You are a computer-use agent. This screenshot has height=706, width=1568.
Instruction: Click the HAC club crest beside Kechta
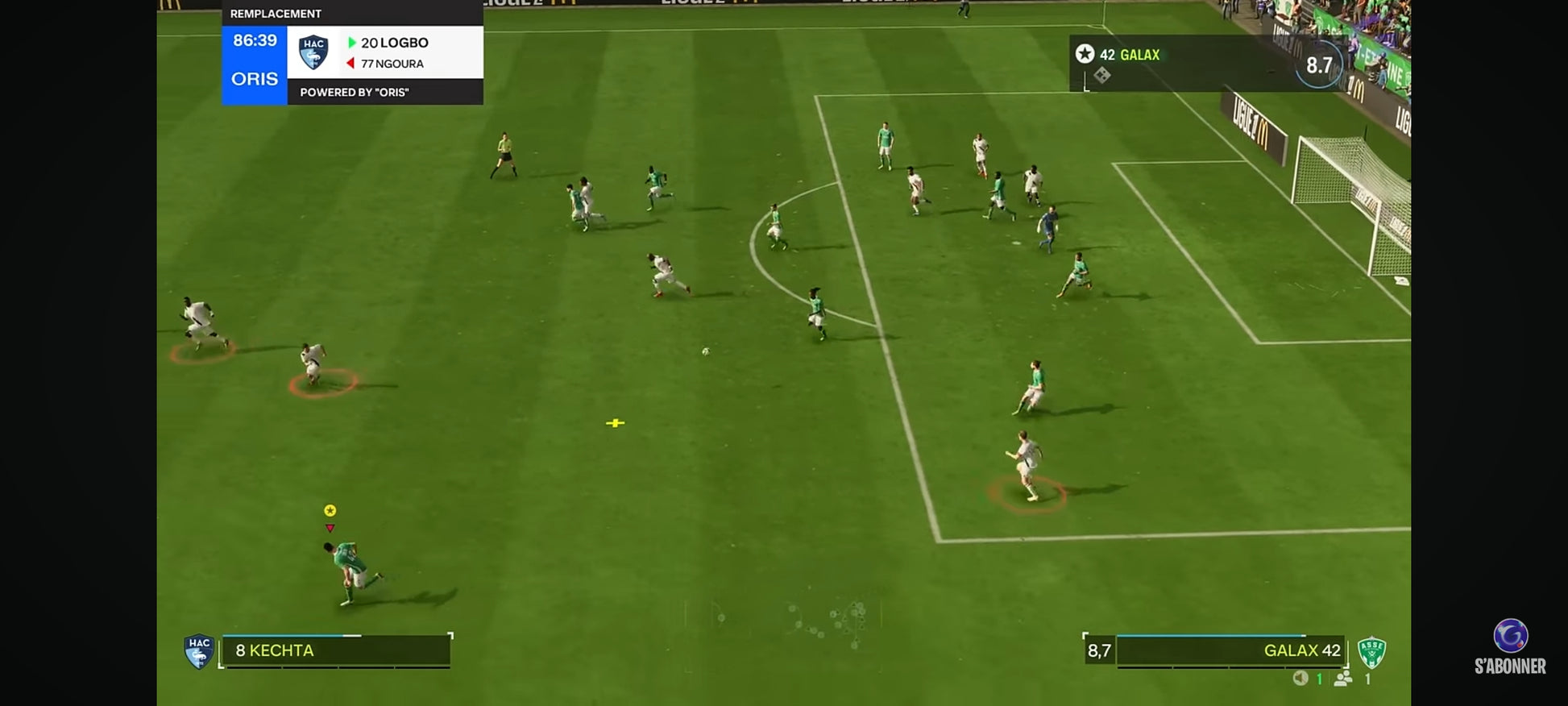click(x=198, y=651)
